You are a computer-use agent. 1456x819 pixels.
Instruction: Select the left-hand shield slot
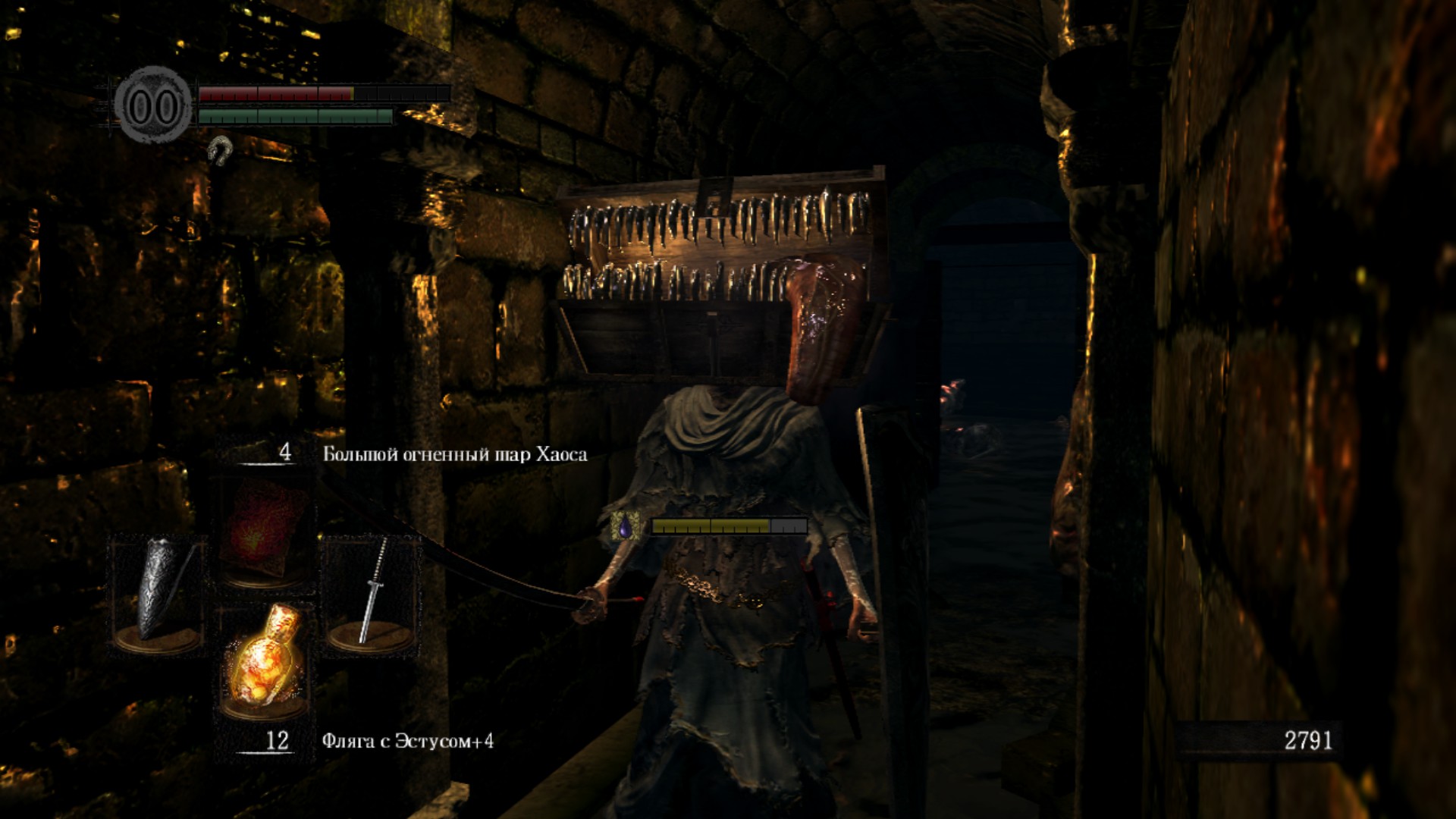click(x=158, y=591)
